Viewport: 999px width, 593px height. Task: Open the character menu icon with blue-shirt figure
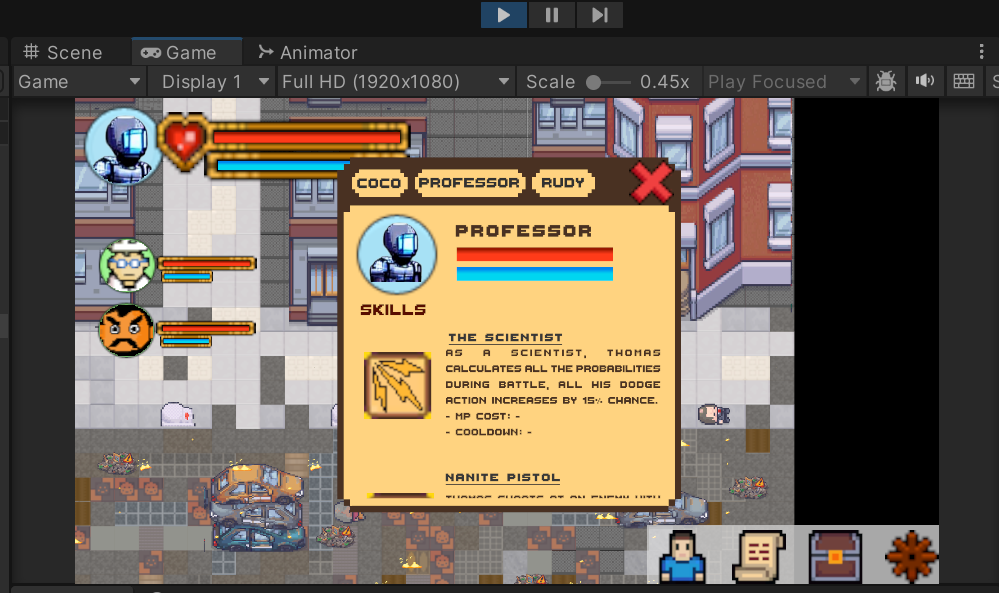(x=683, y=556)
